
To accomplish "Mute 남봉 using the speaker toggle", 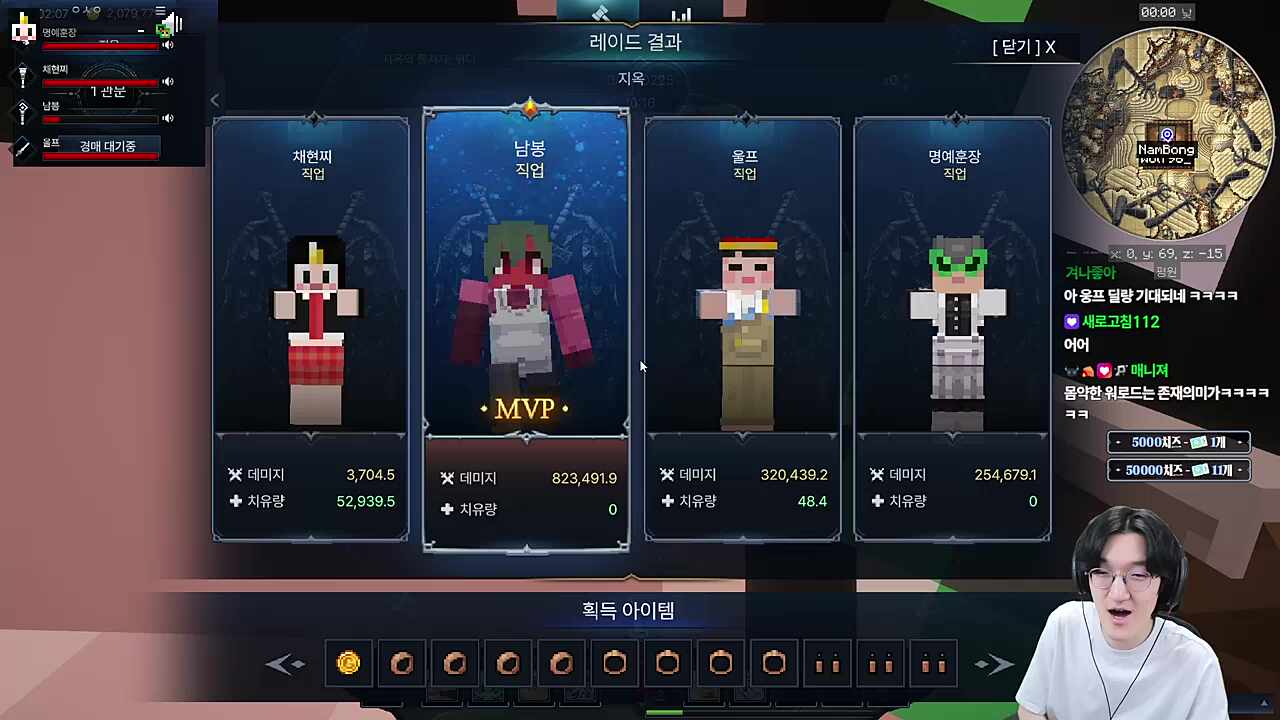I will click(167, 117).
